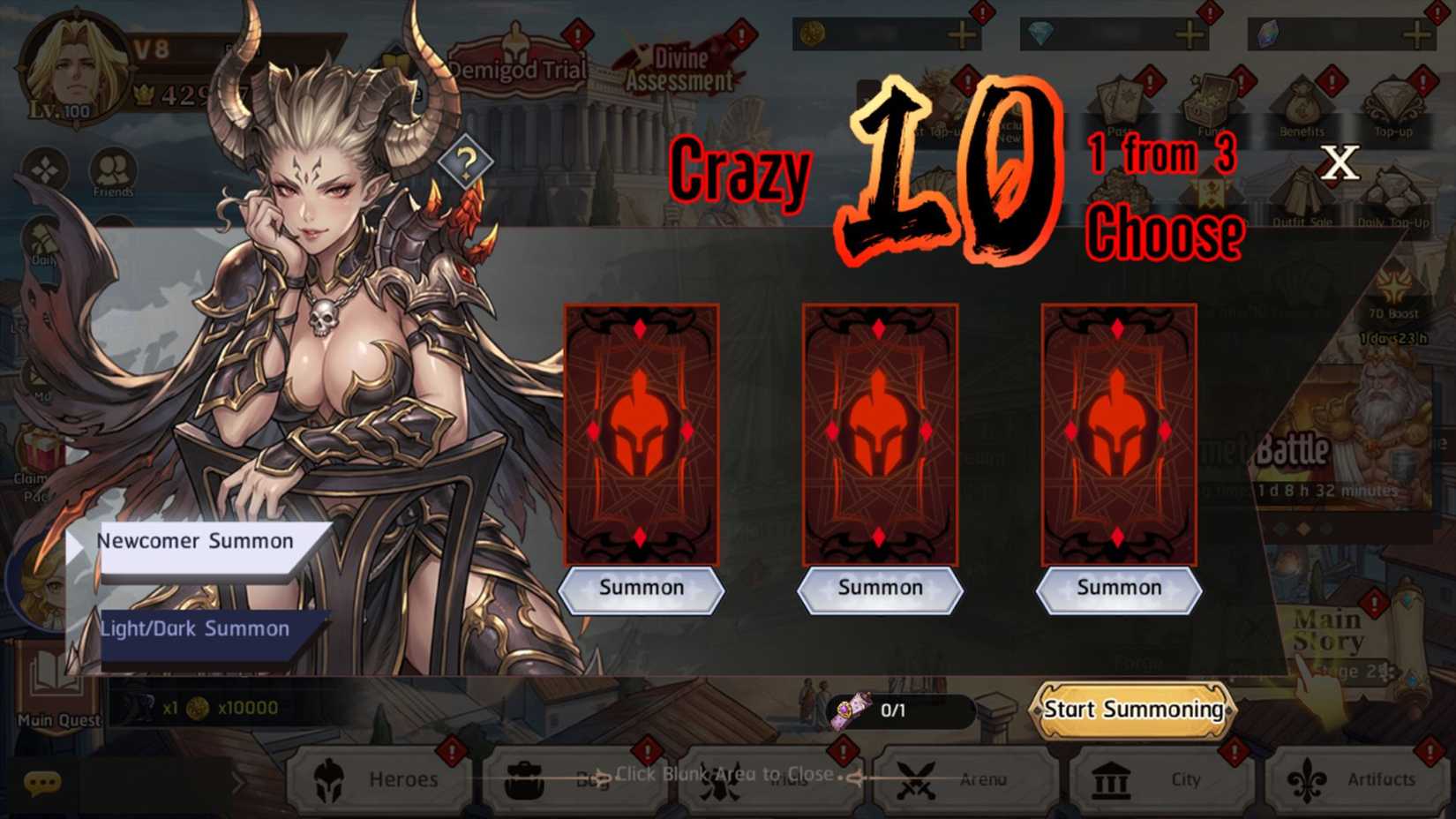Image resolution: width=1456 pixels, height=819 pixels.
Task: Click the question mark help icon
Action: (468, 159)
